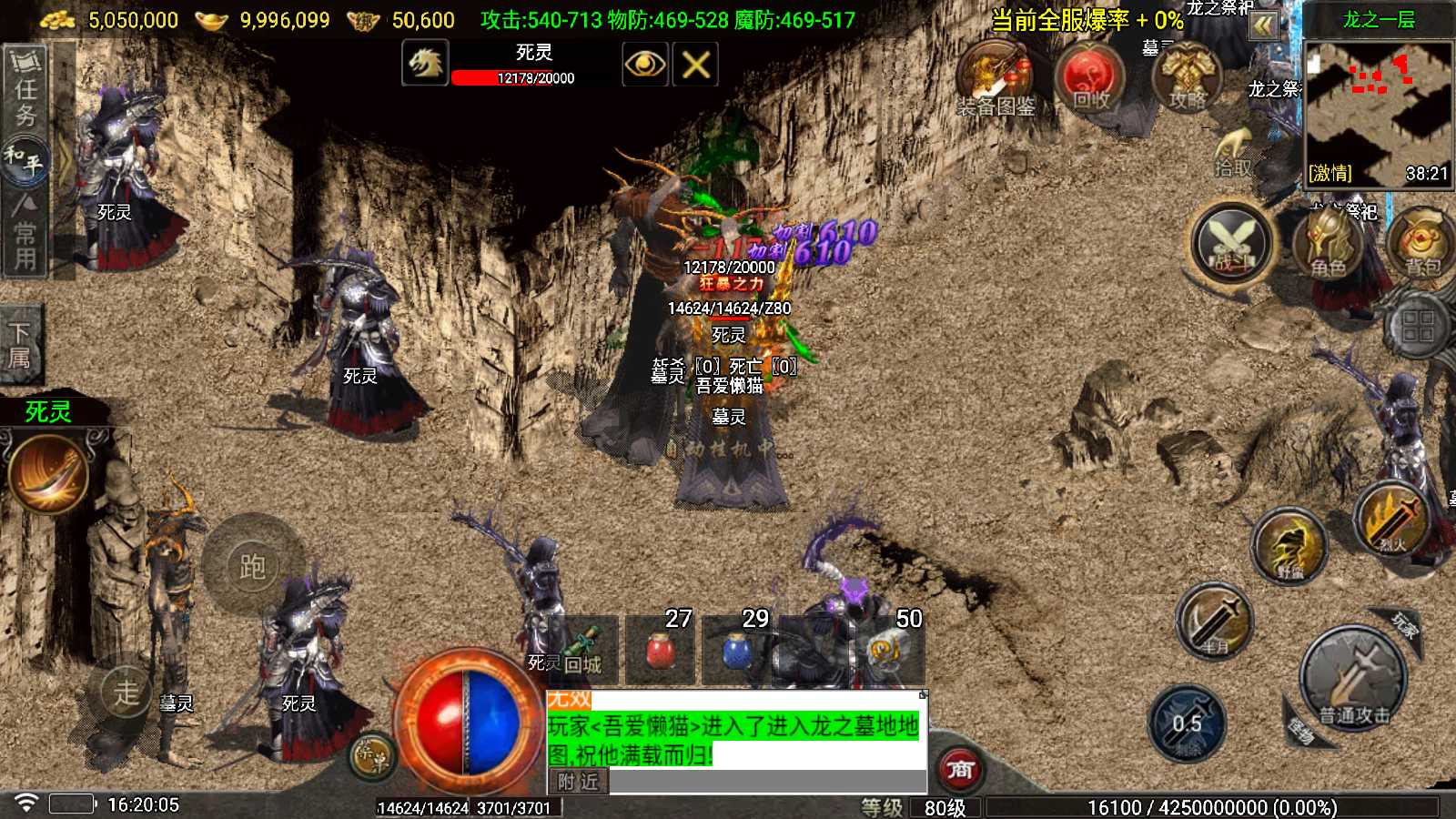
Task: Inspect target using the eye icon
Action: coord(644,65)
